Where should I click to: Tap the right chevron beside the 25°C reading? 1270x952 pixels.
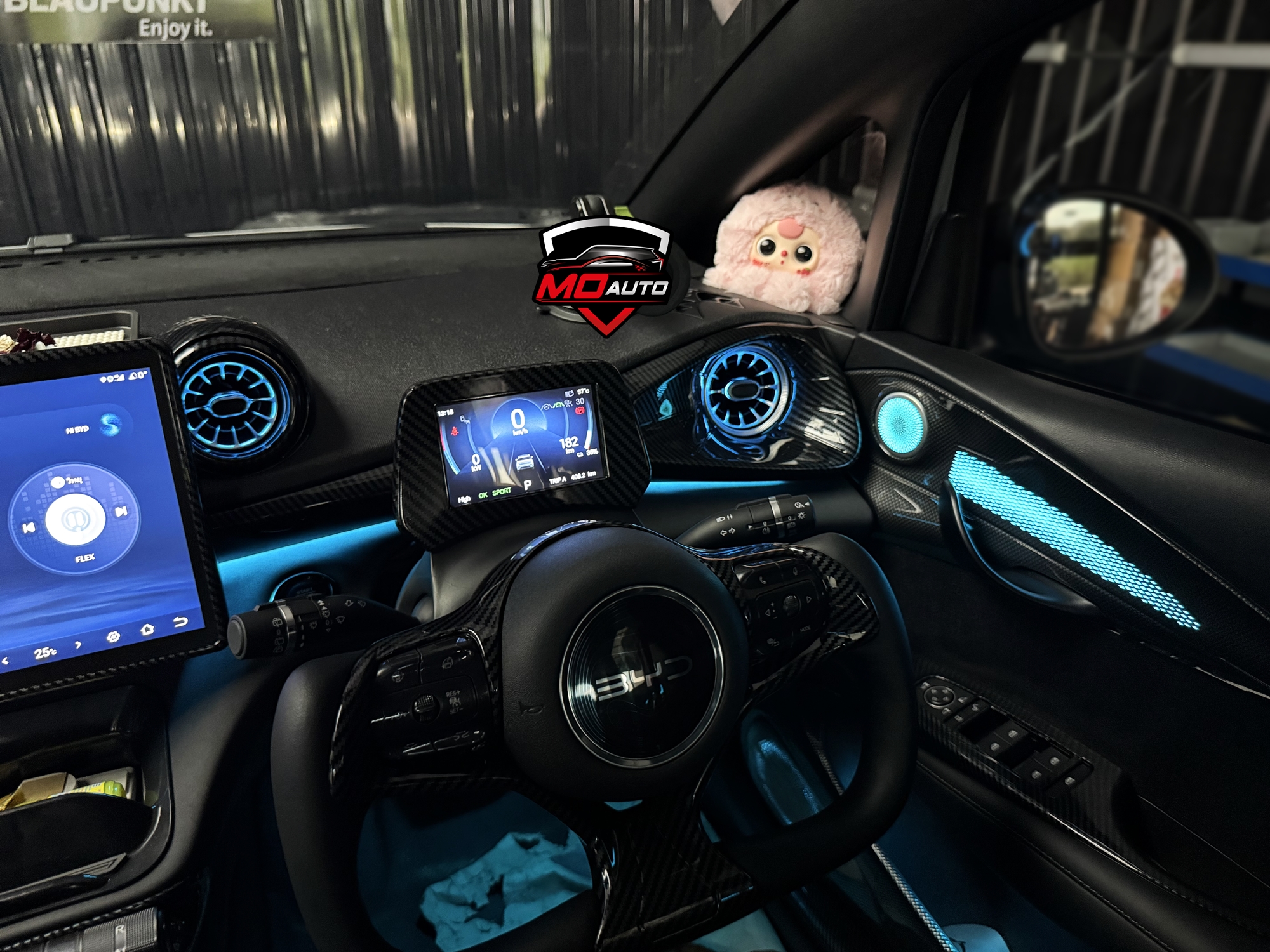(77, 645)
